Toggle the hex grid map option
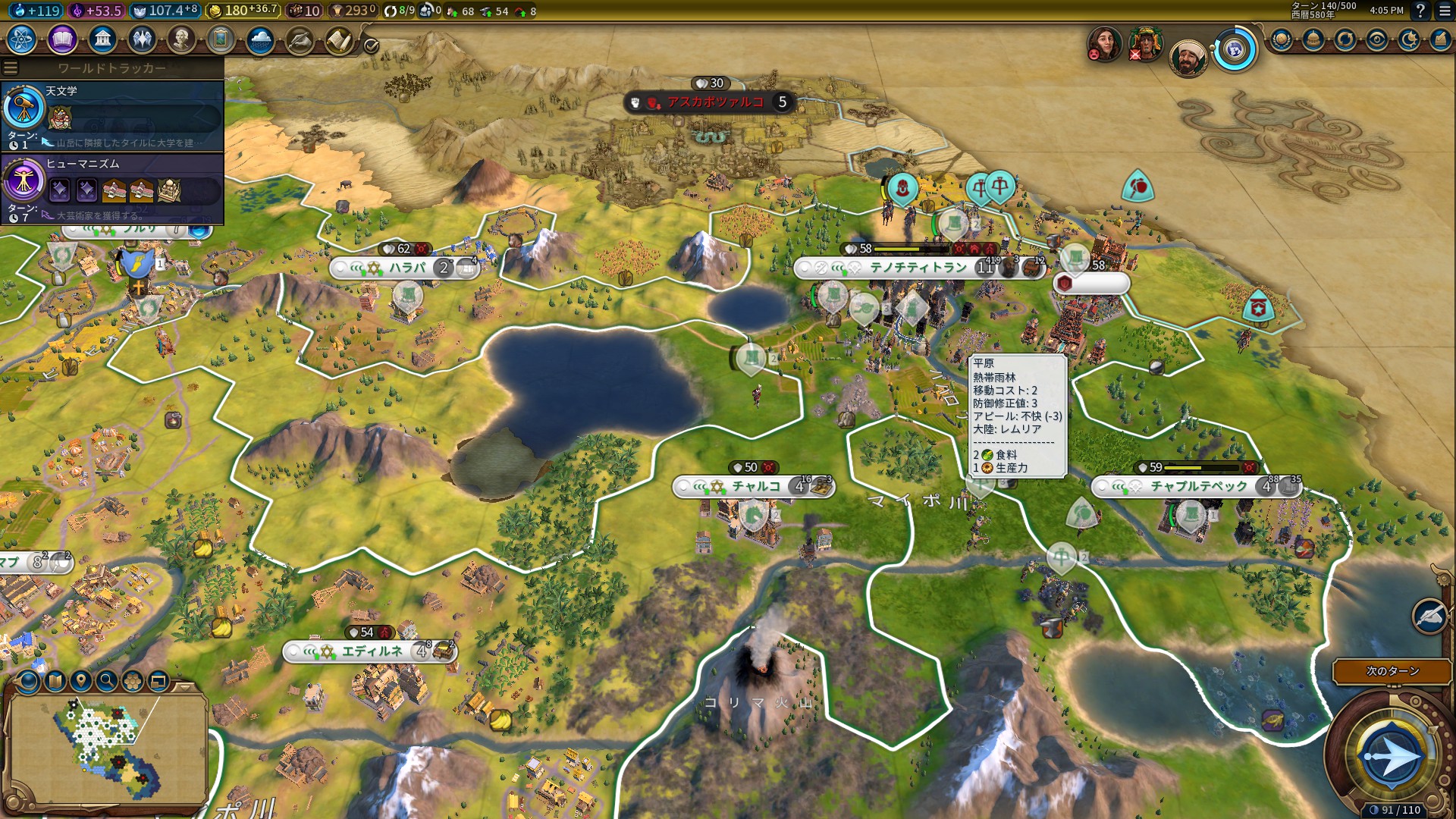Viewport: 1456px width, 819px height. 133,681
